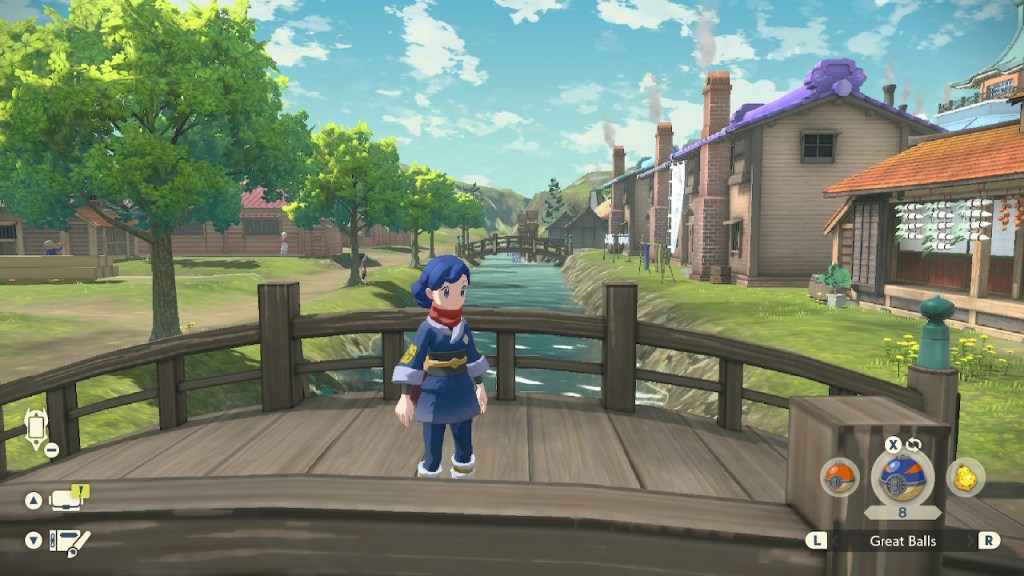Open the Arc Phone map icon
This screenshot has height=576, width=1024.
tap(36, 428)
